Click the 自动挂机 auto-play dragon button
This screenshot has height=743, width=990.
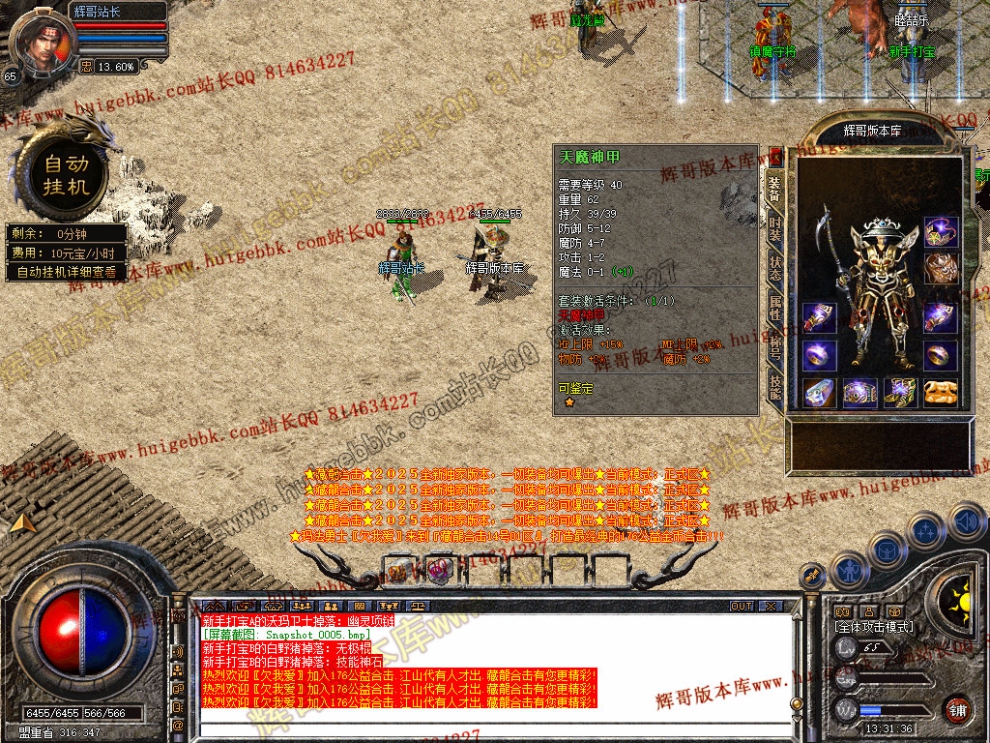click(66, 174)
